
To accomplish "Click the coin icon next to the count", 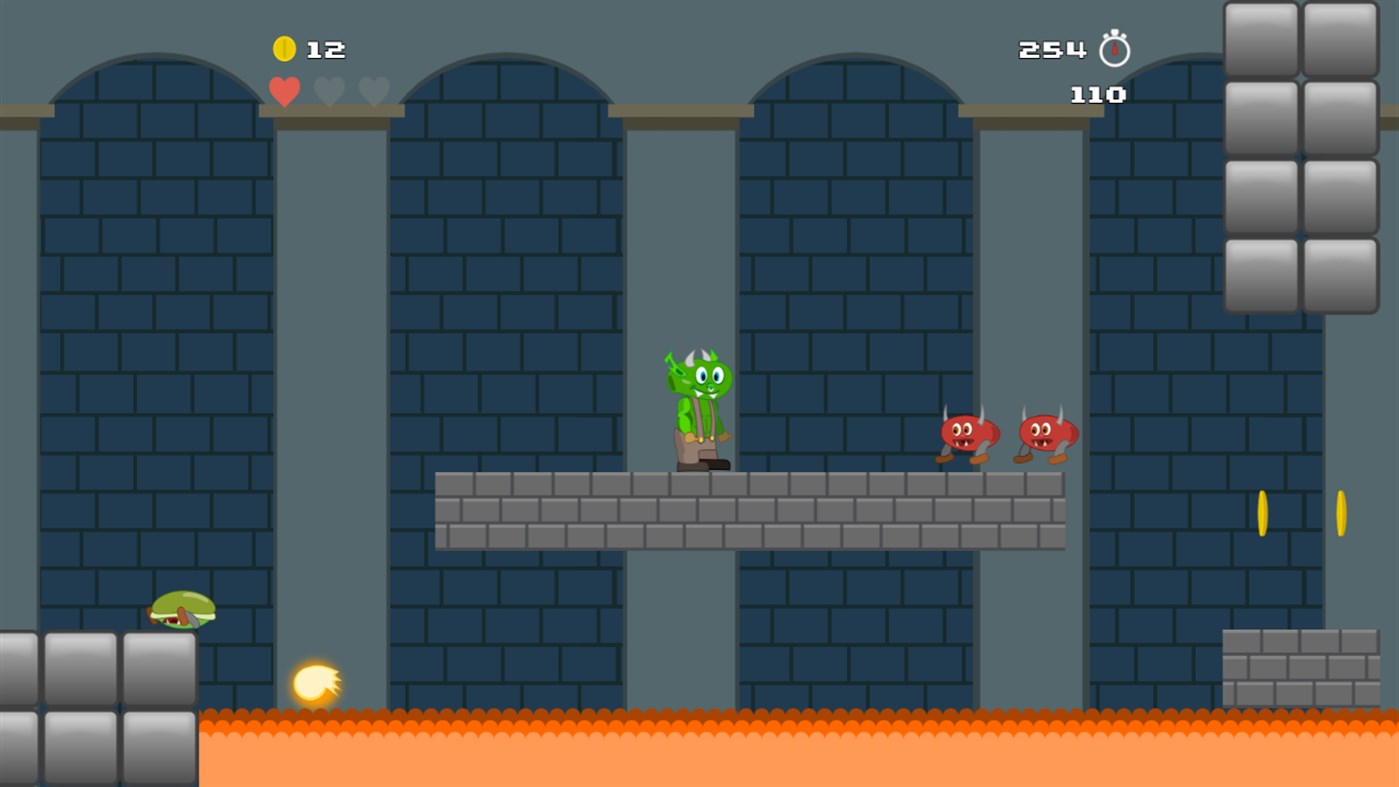I will (x=282, y=48).
